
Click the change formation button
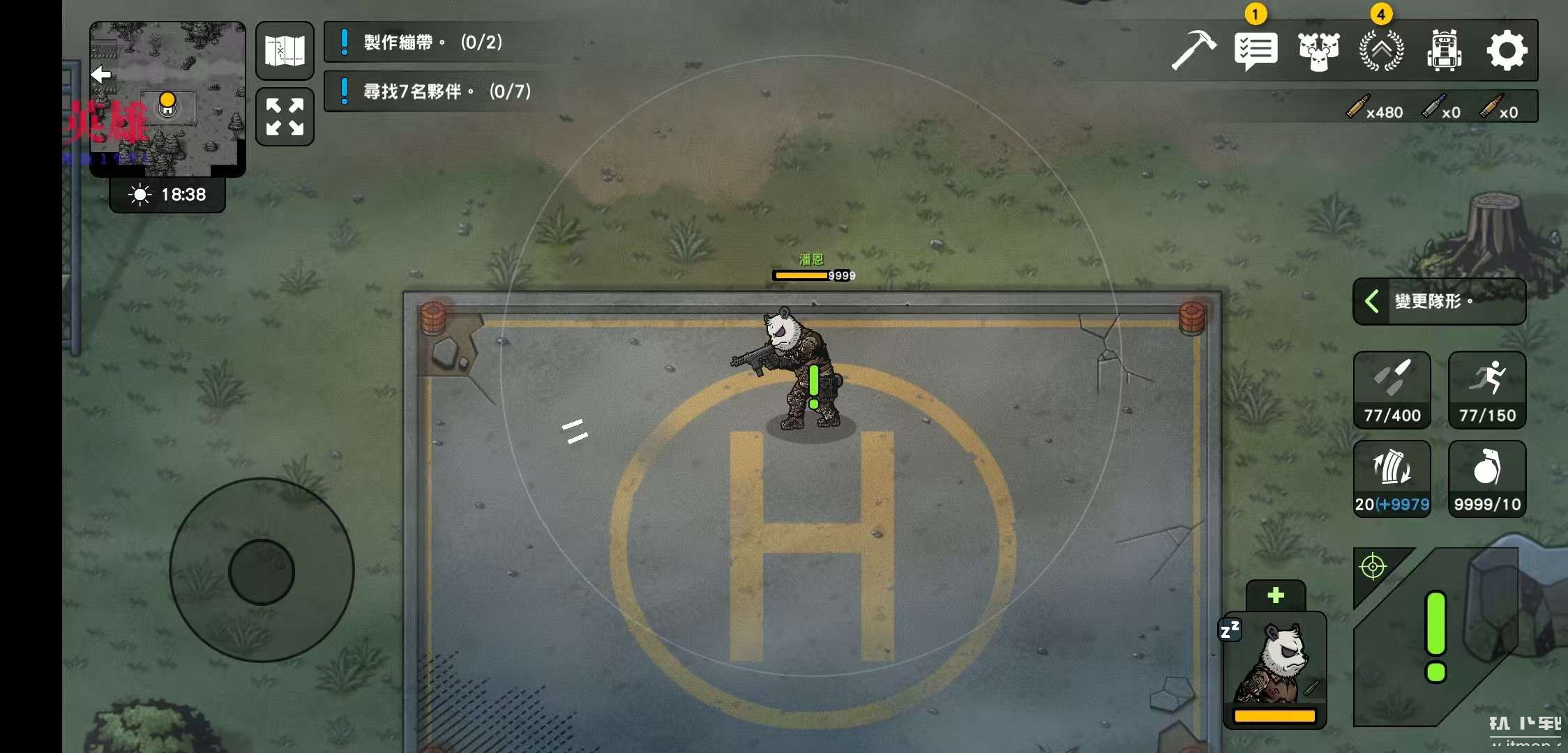[1439, 301]
